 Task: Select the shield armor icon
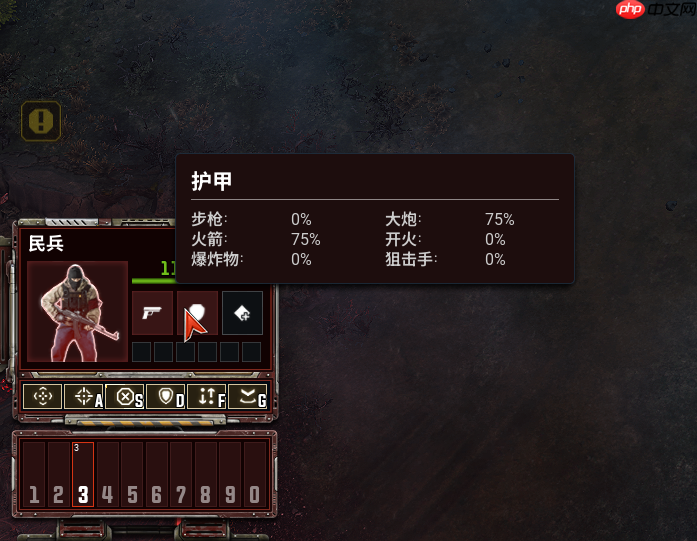coord(197,313)
